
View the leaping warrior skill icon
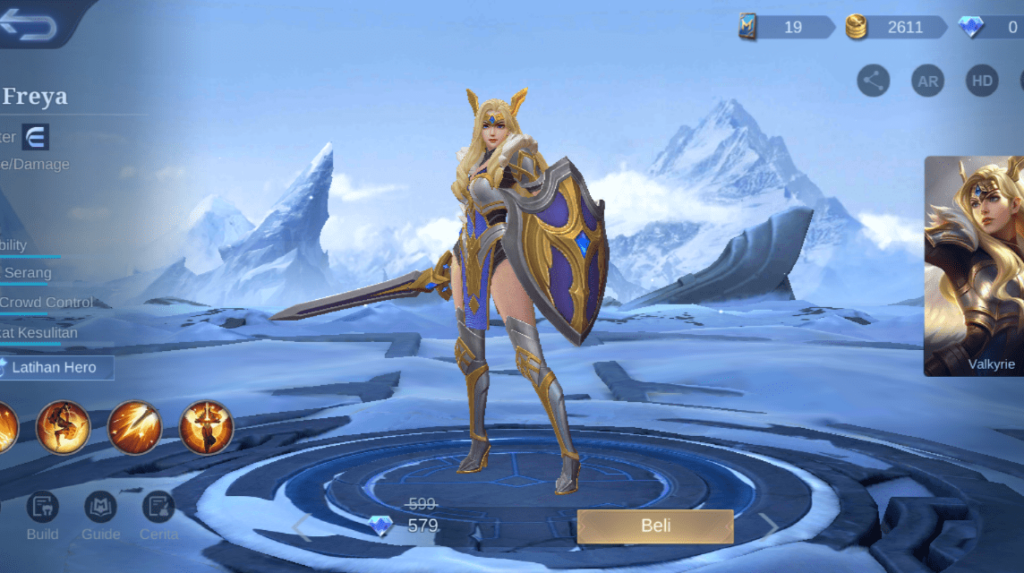63,427
